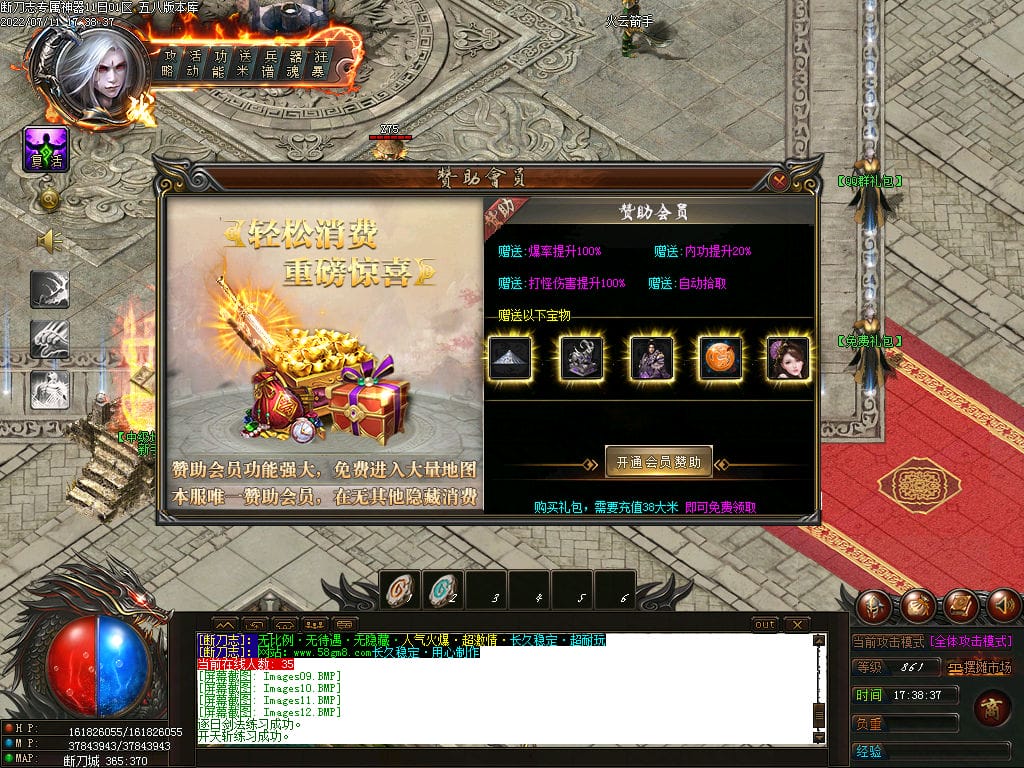The height and width of the screenshot is (768, 1024).
Task: Select the orange swirl reward item
Action: point(719,359)
